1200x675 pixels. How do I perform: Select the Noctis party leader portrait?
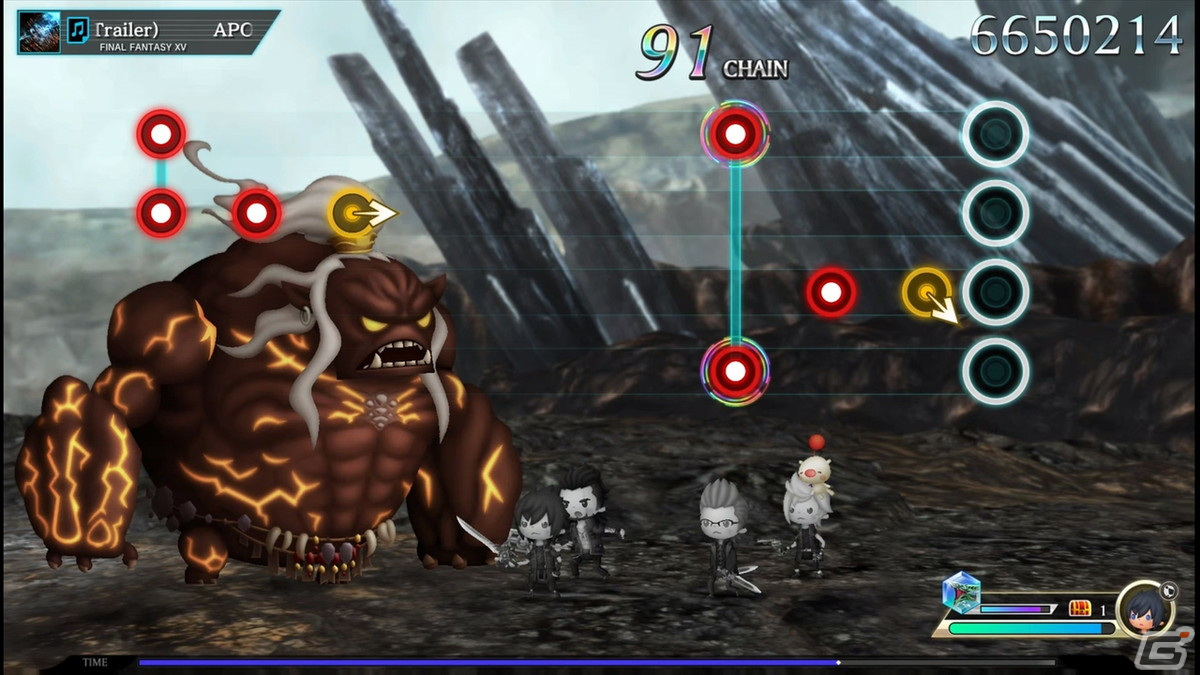point(1144,608)
